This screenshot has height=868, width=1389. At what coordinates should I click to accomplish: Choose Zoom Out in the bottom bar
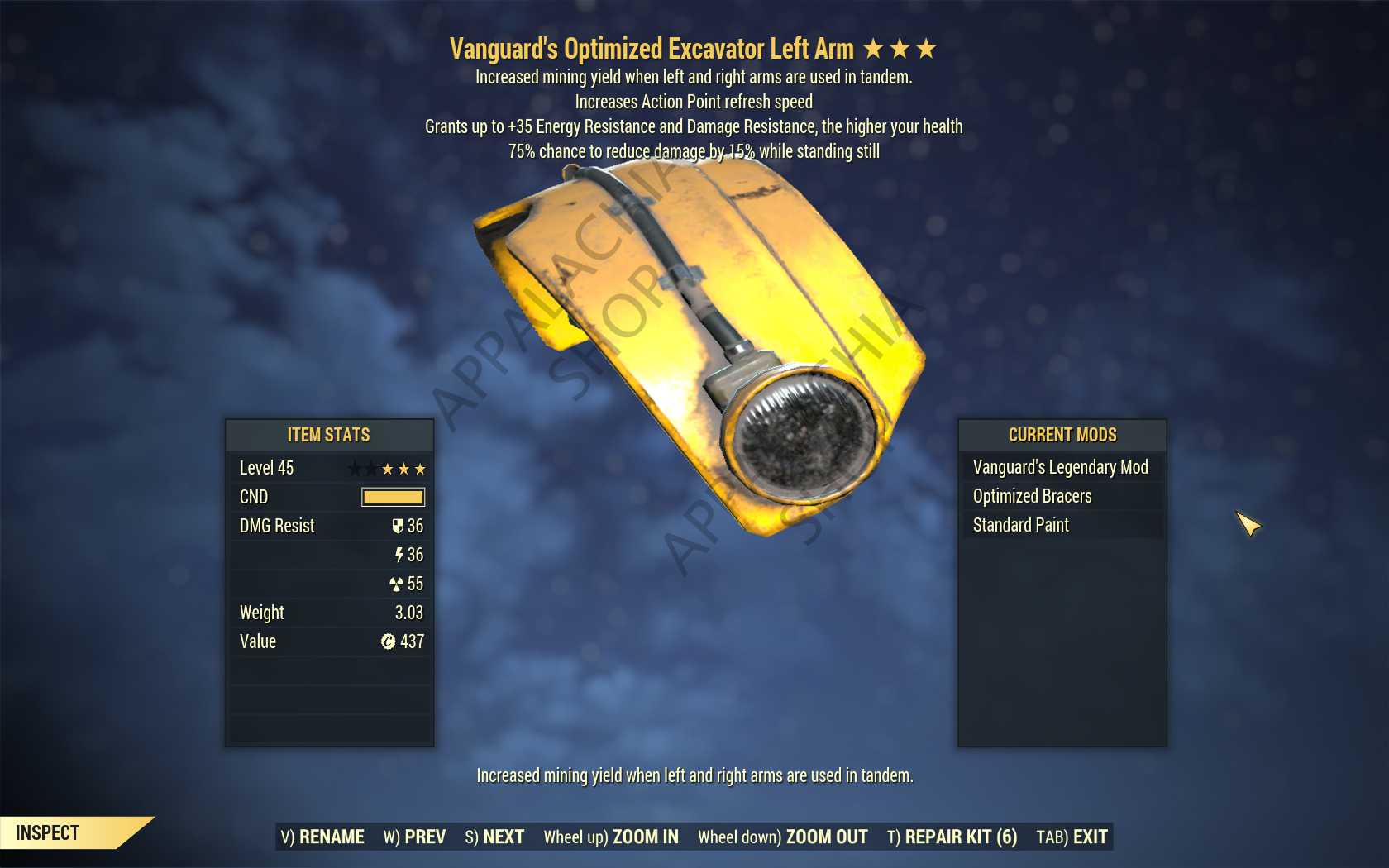(782, 837)
